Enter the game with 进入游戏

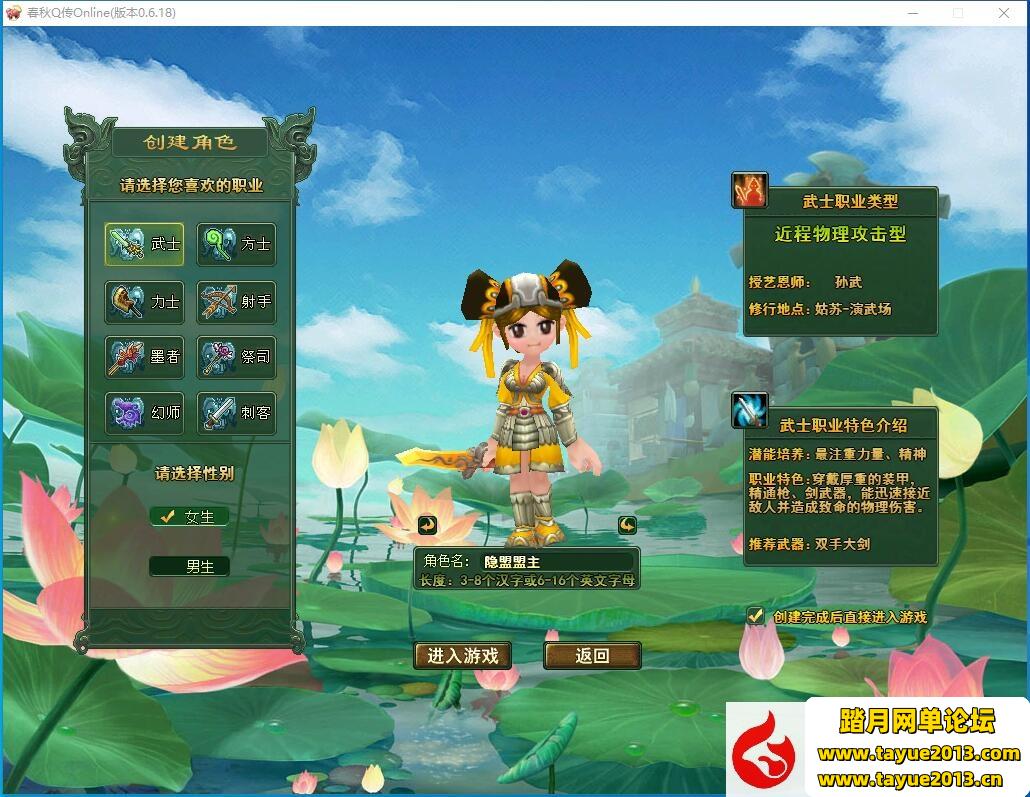click(x=463, y=655)
